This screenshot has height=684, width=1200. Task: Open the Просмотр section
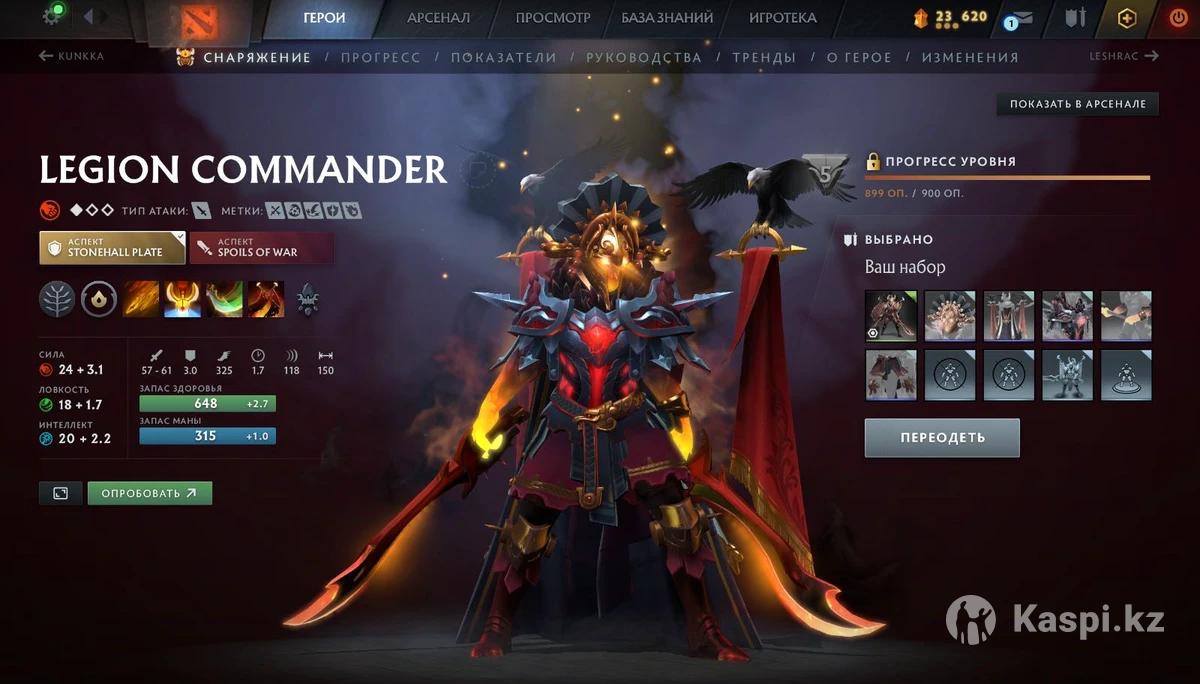pyautogui.click(x=553, y=18)
